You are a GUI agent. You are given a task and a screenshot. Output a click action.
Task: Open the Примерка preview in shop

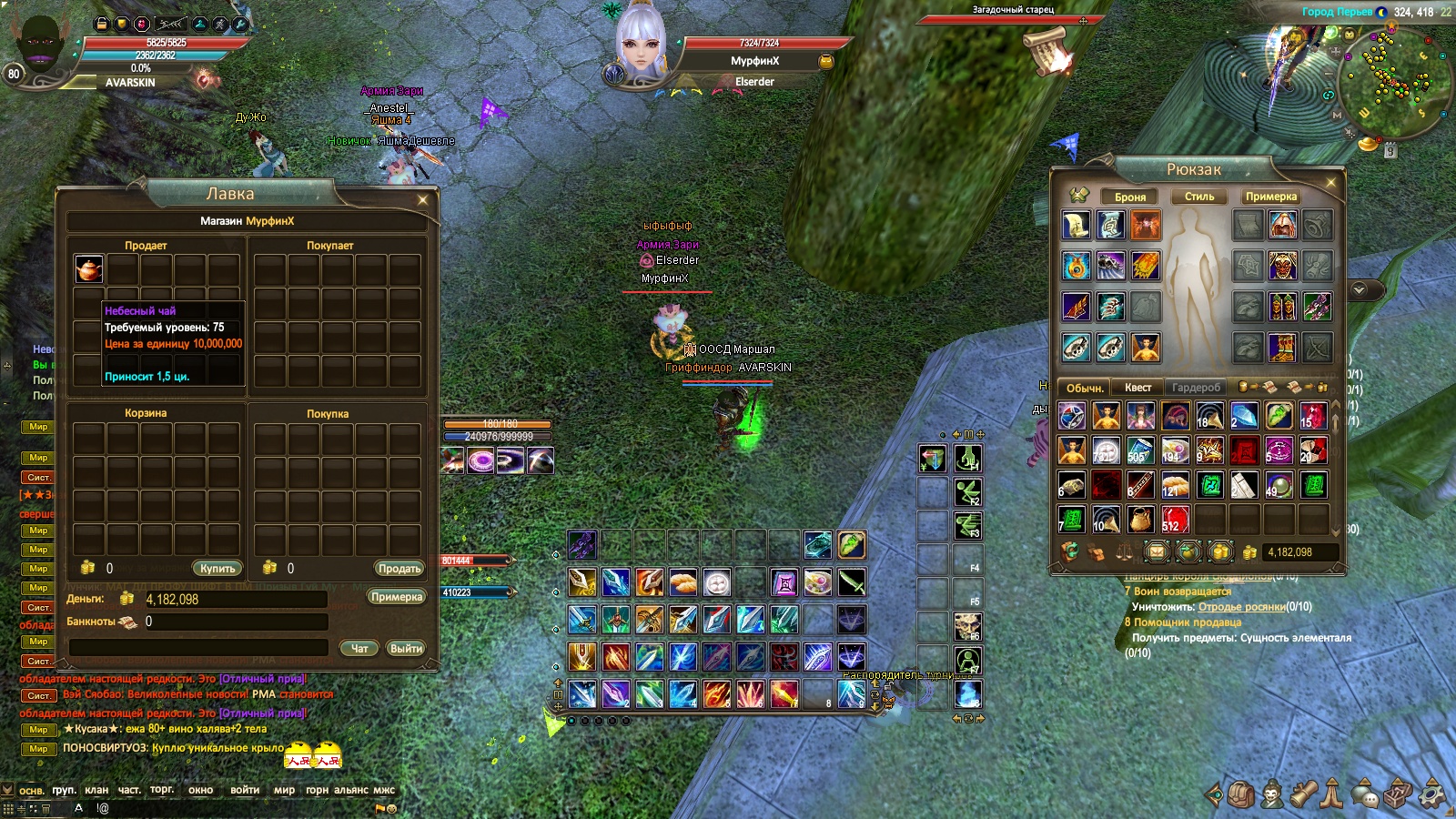(x=397, y=597)
